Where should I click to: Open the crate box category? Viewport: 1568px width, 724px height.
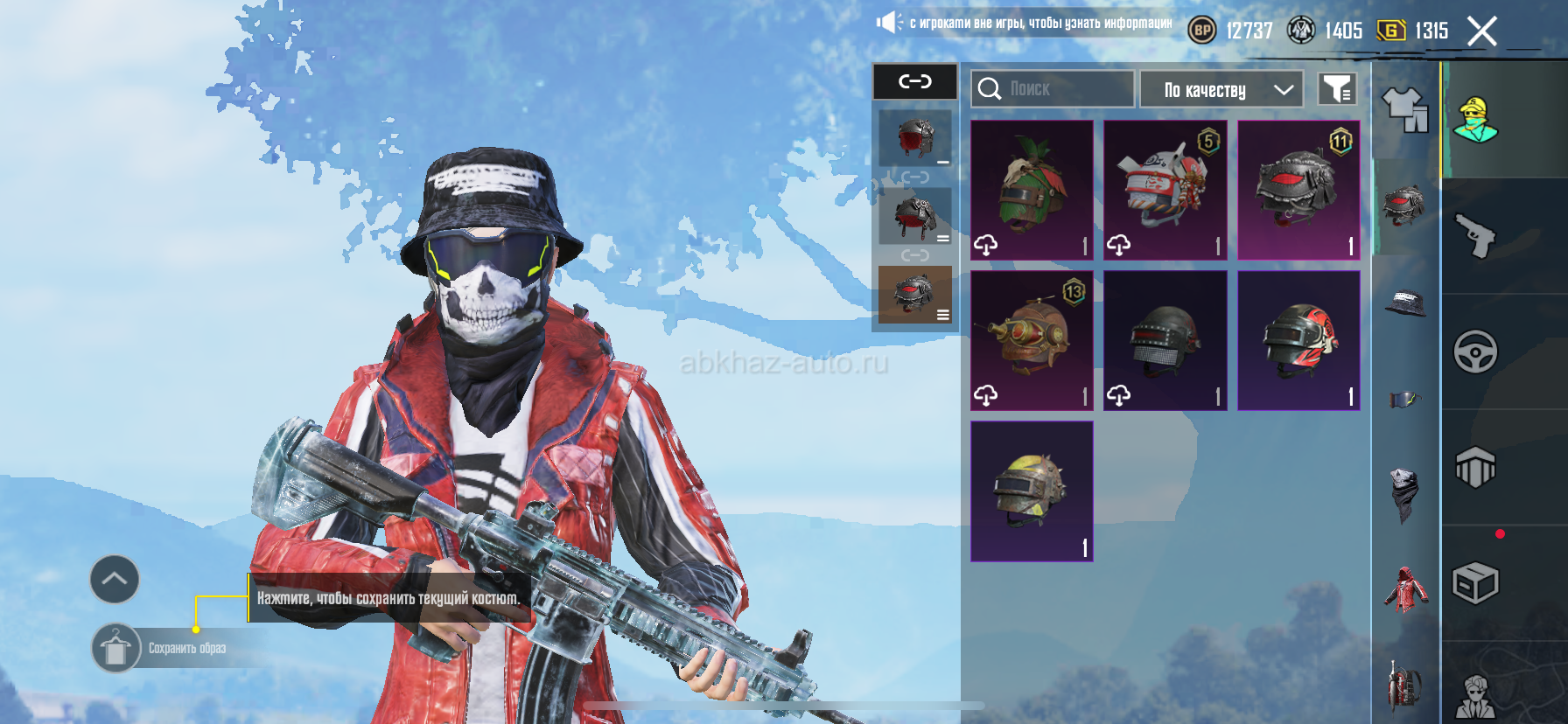[1475, 583]
